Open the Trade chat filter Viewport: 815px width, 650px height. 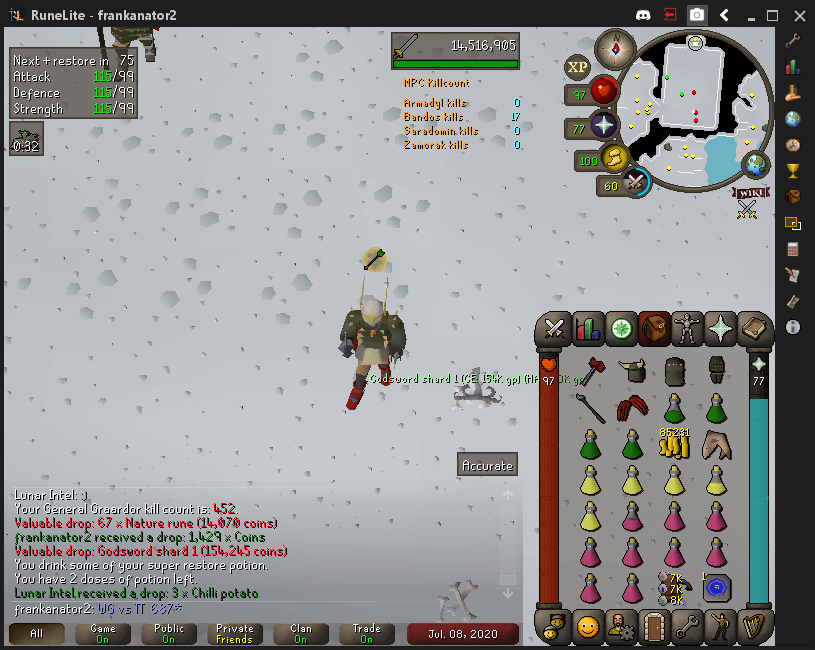[x=367, y=634]
